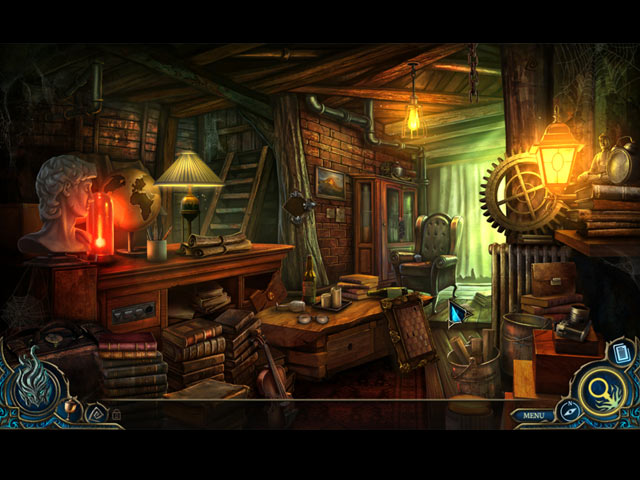
Task: Use the magnifying glass hint button
Action: pyautogui.click(x=600, y=388)
